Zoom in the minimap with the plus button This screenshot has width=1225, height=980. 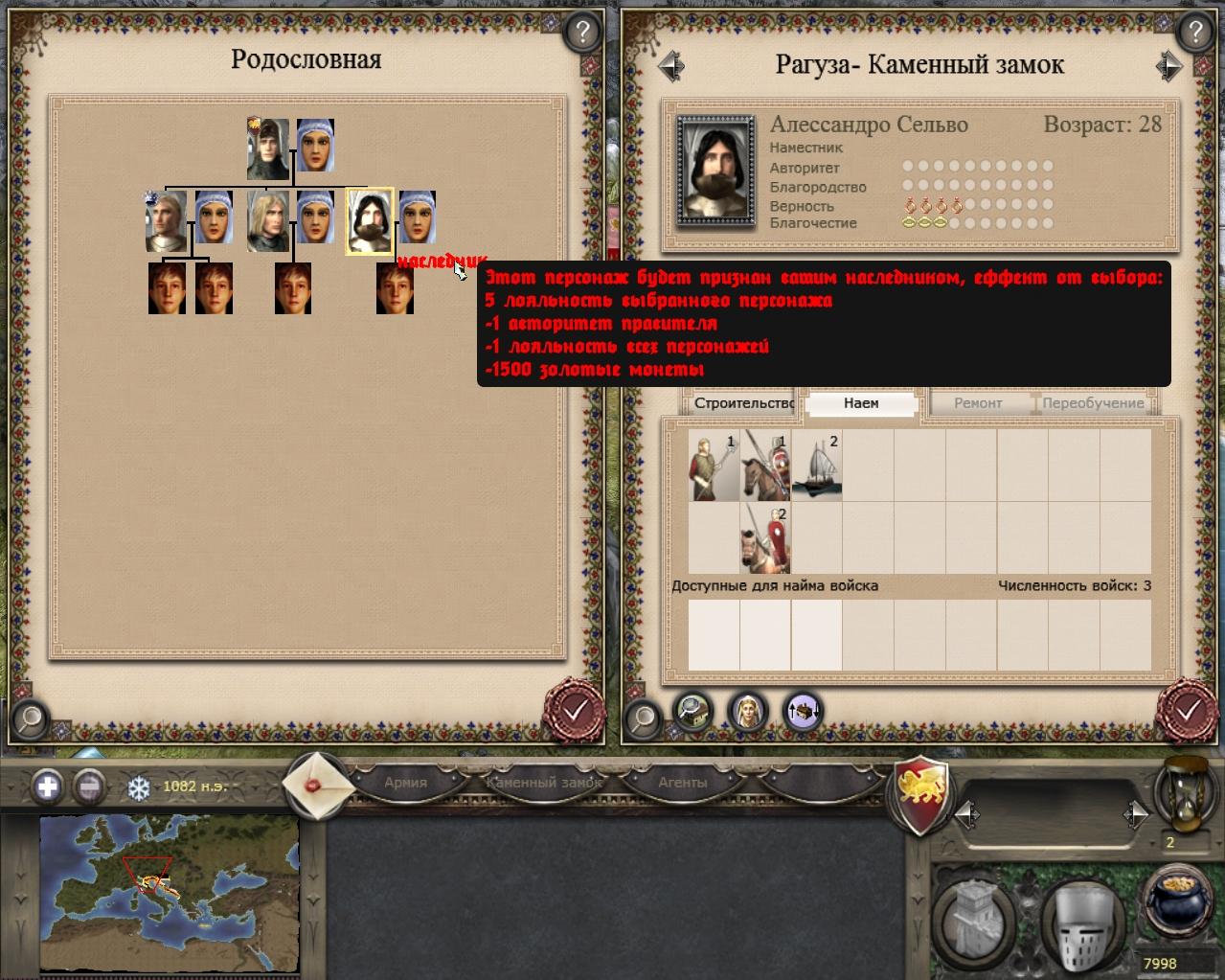coord(48,787)
